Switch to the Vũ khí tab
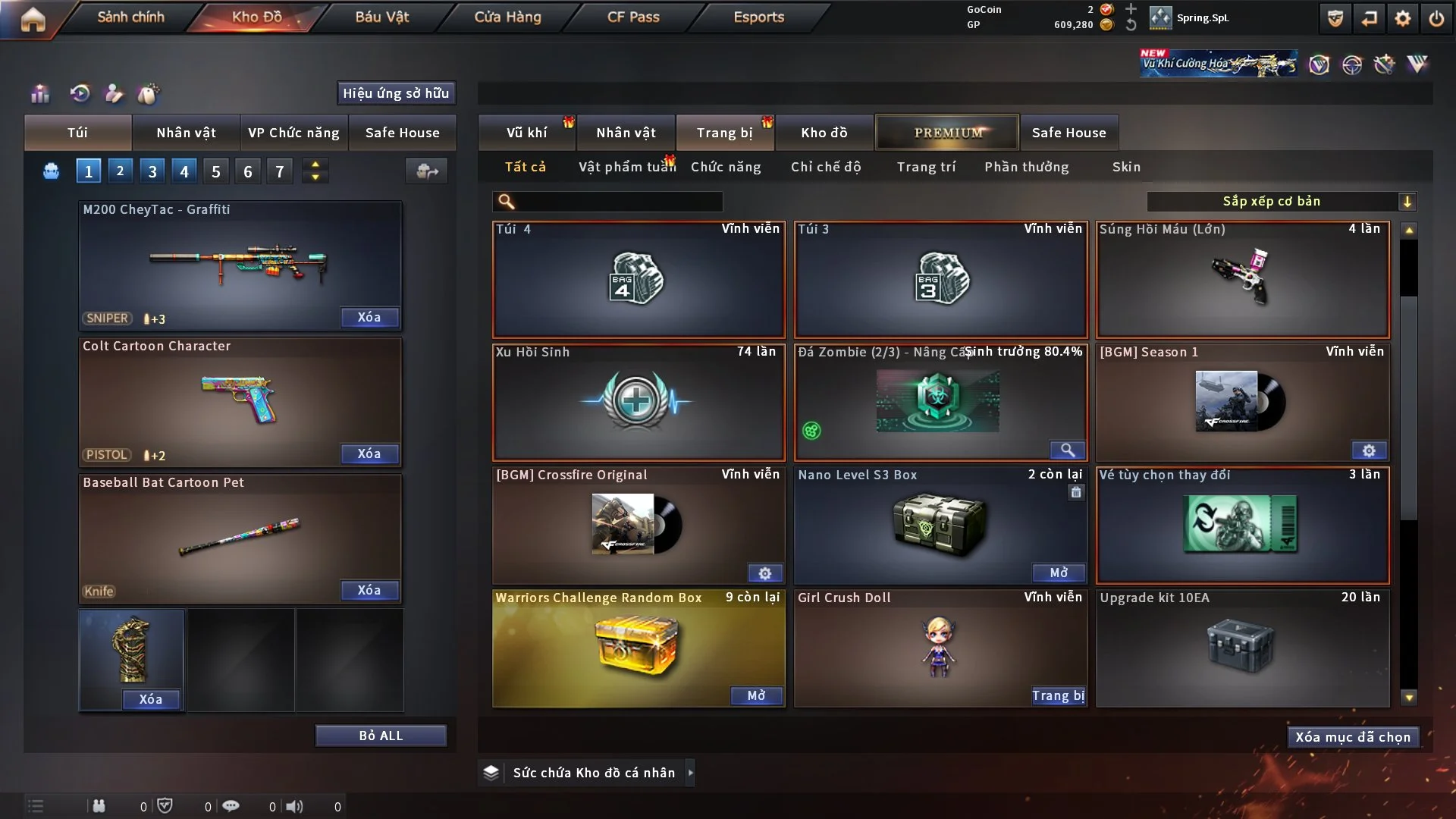The width and height of the screenshot is (1456, 819). [526, 133]
